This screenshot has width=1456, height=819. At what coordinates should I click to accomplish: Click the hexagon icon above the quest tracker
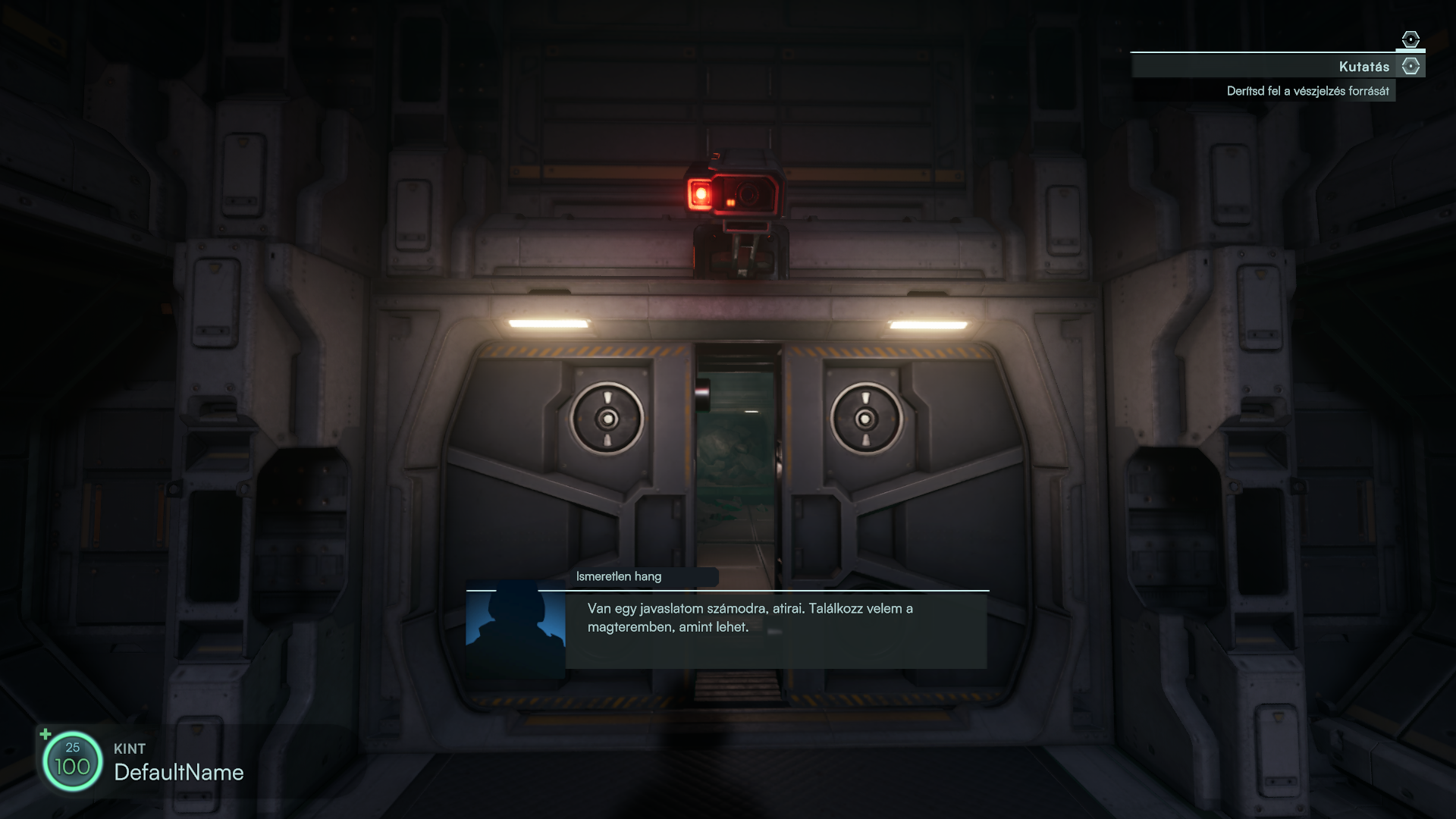tap(1410, 39)
